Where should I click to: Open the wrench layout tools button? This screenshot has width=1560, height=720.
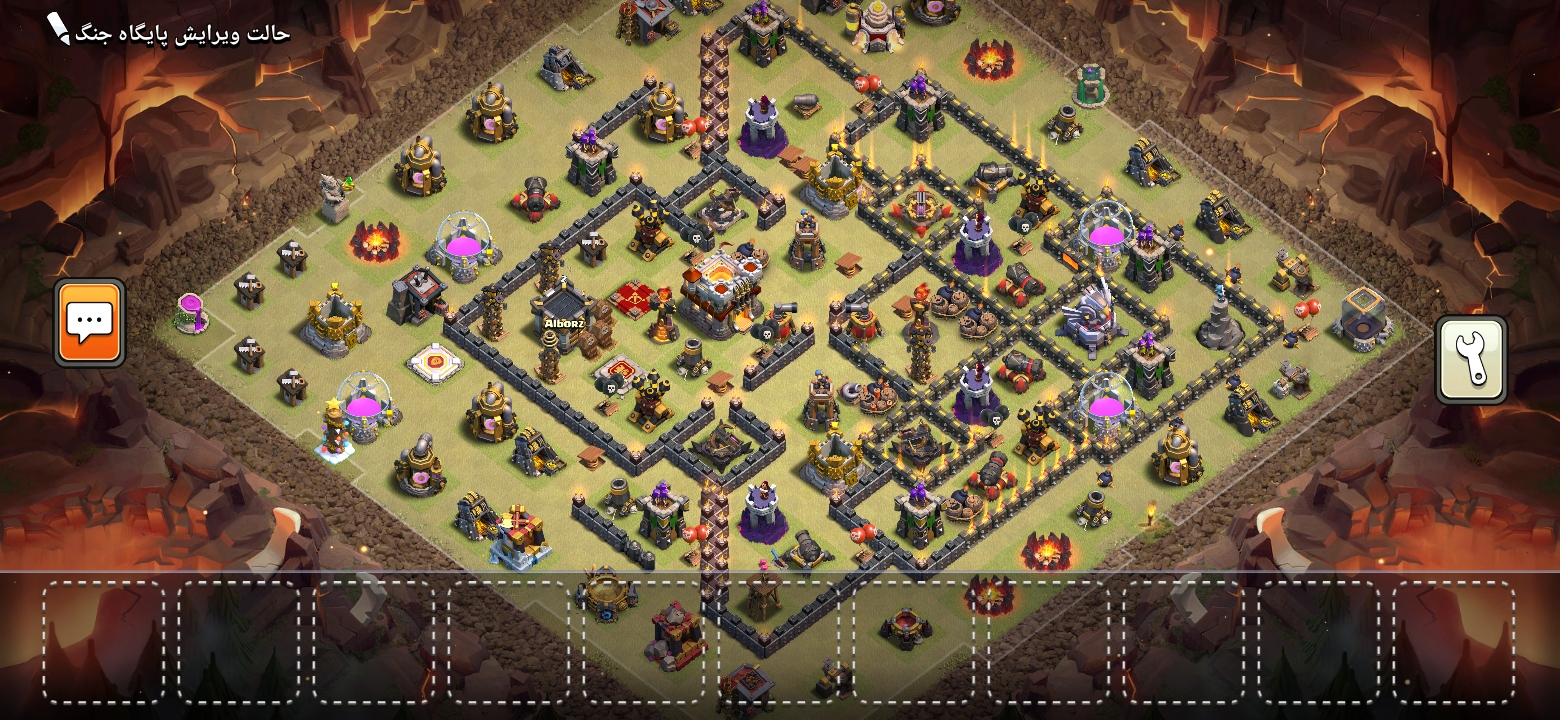[x=1470, y=360]
